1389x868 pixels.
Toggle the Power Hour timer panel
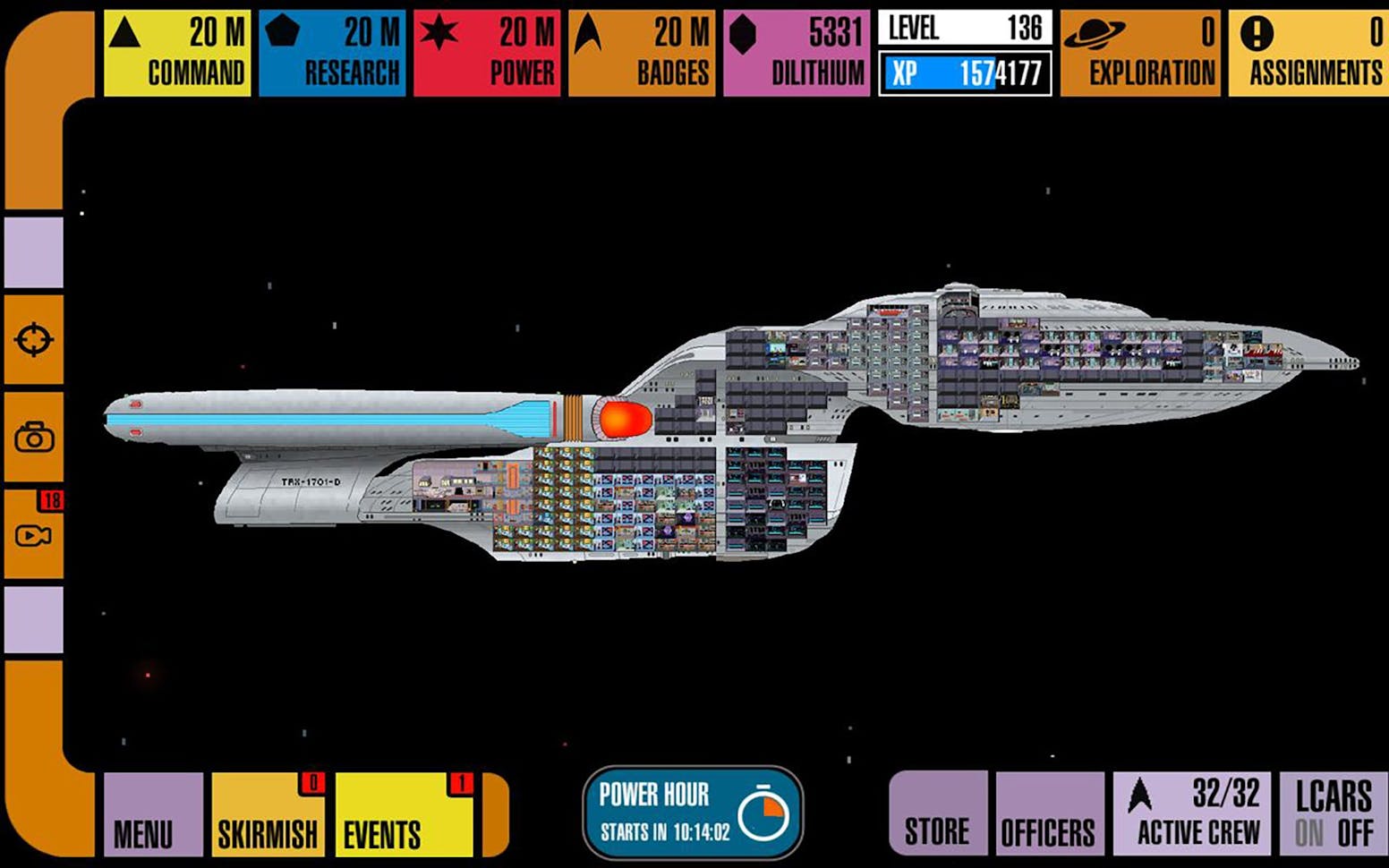tap(693, 814)
